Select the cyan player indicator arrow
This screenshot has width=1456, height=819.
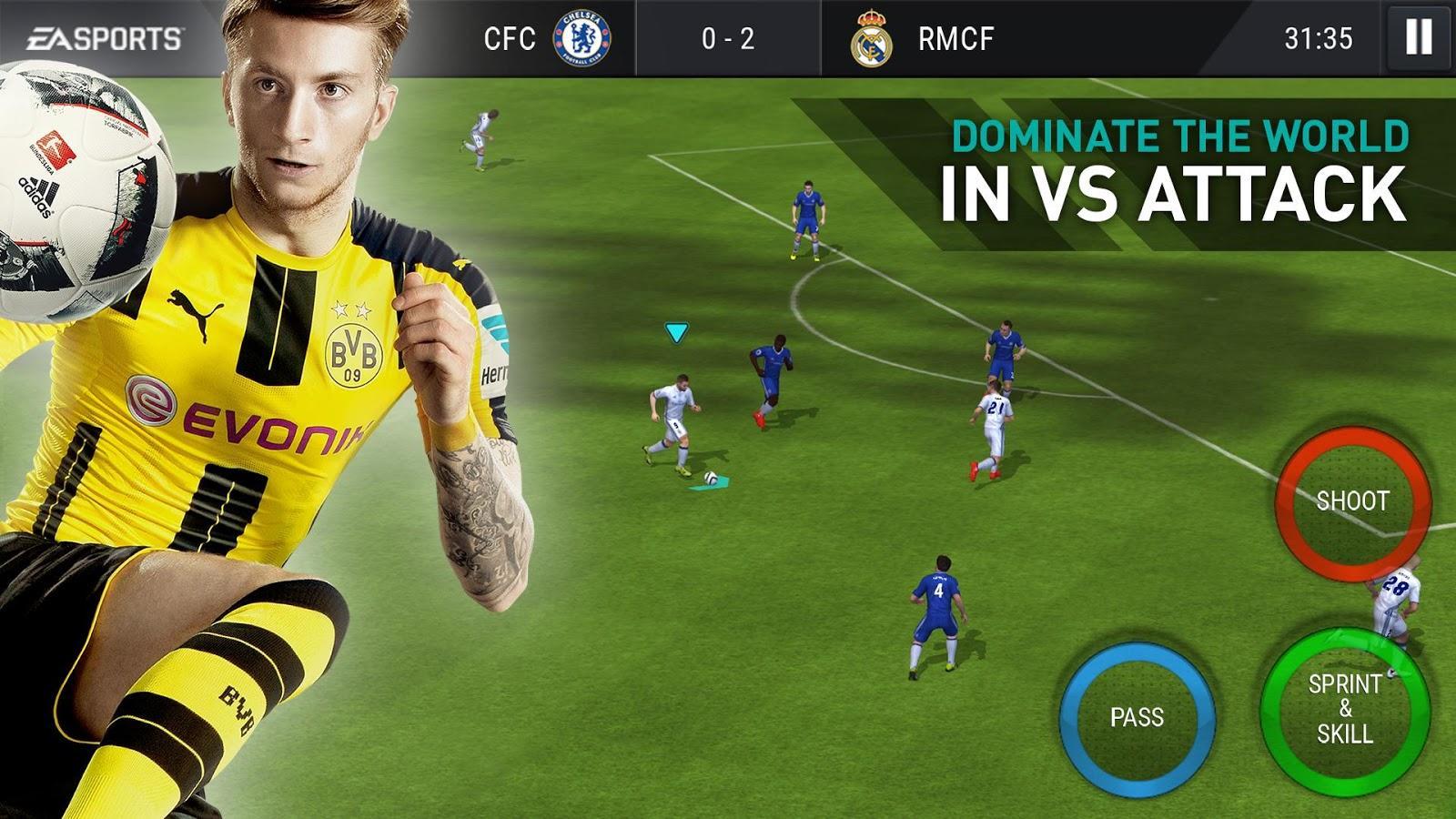point(675,333)
